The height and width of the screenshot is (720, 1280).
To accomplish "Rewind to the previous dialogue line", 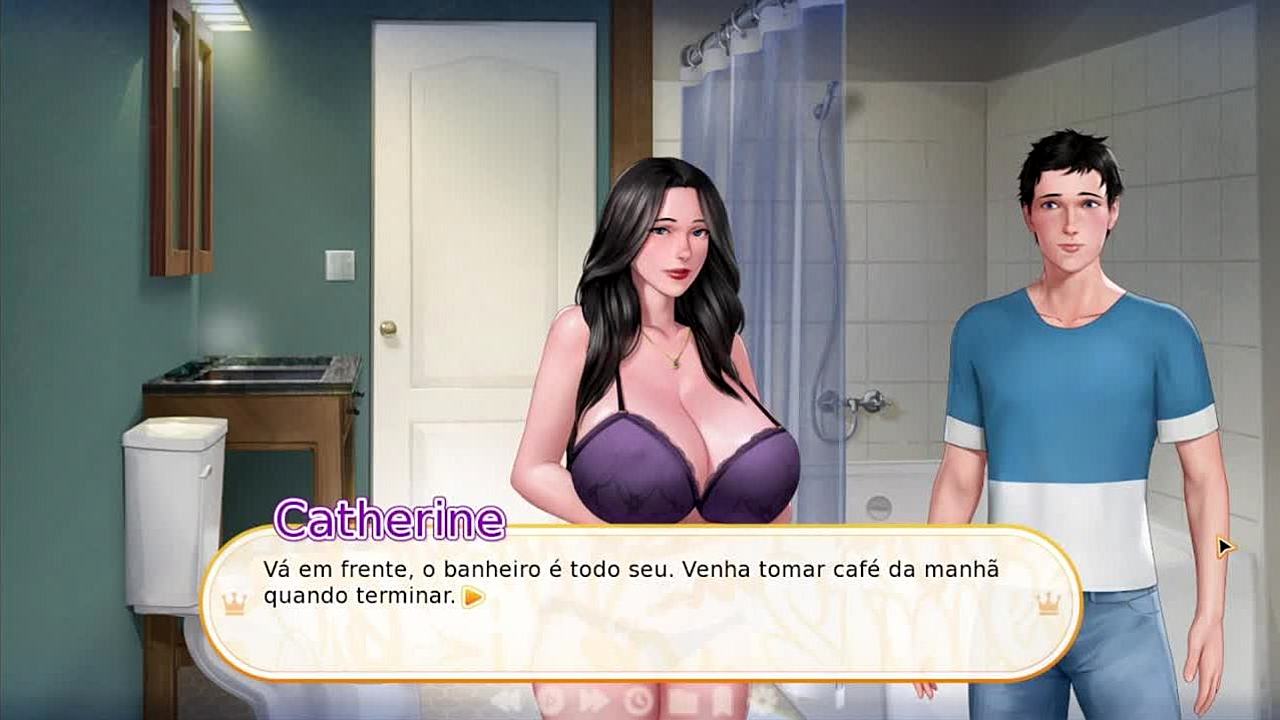I will tap(506, 700).
